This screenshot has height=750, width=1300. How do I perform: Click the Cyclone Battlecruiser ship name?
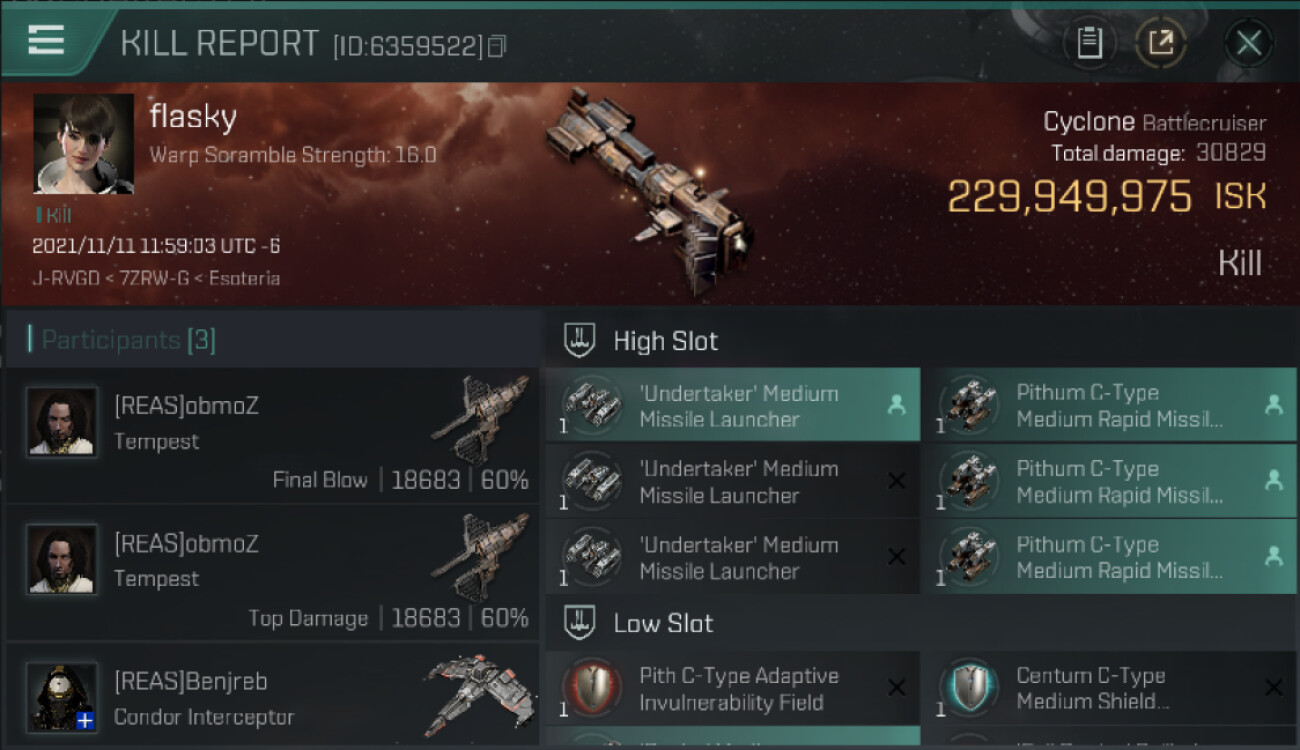point(1153,123)
